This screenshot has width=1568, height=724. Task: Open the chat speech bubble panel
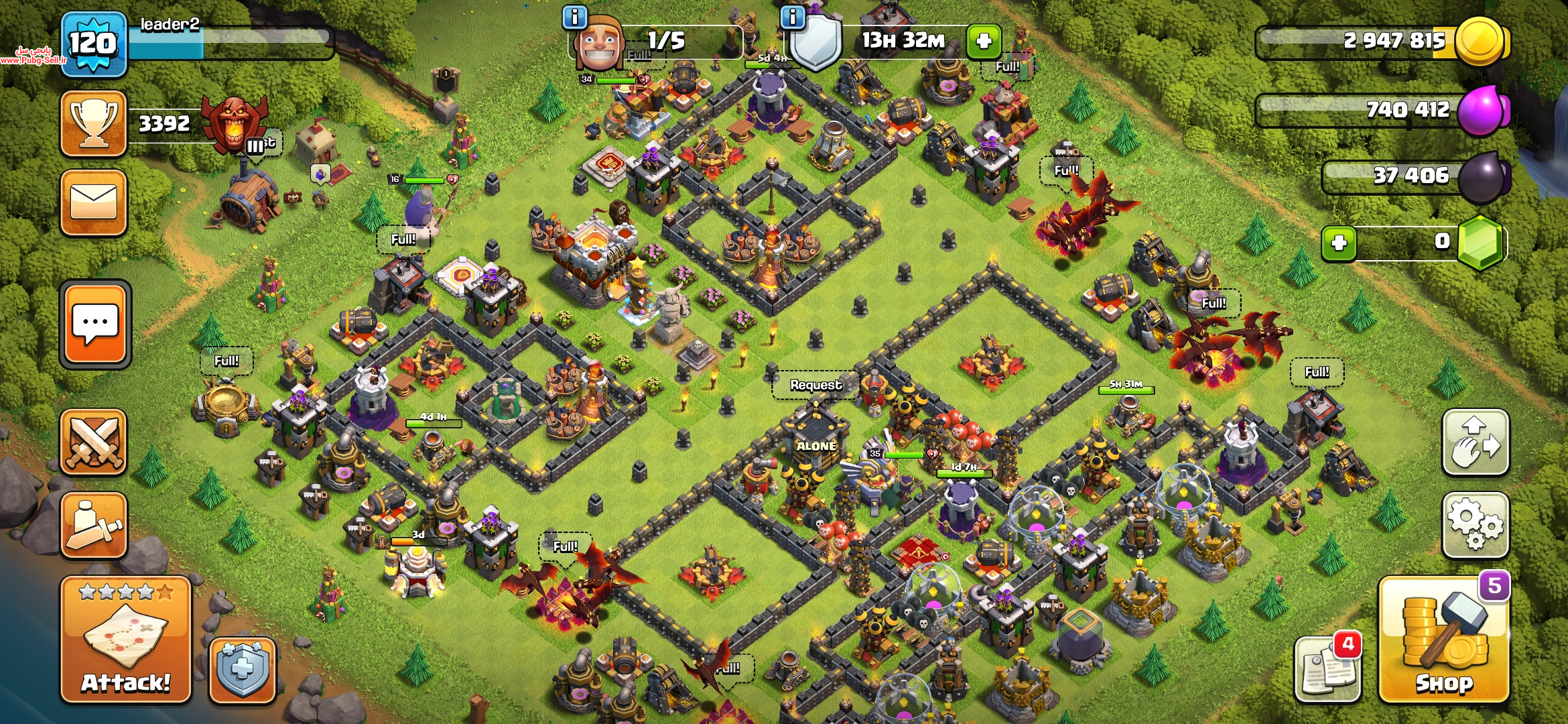95,324
